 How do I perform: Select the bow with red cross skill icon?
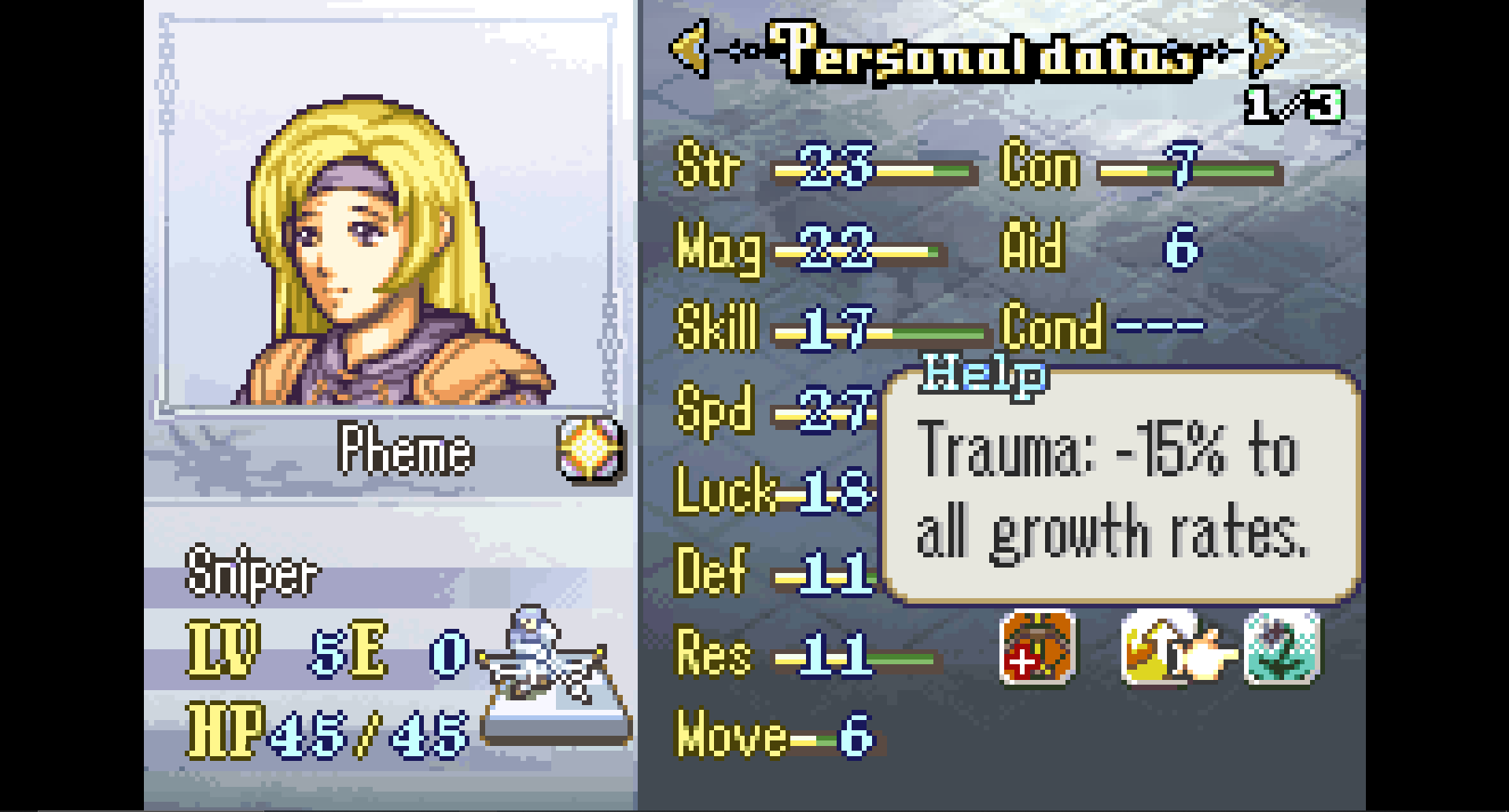1036,648
